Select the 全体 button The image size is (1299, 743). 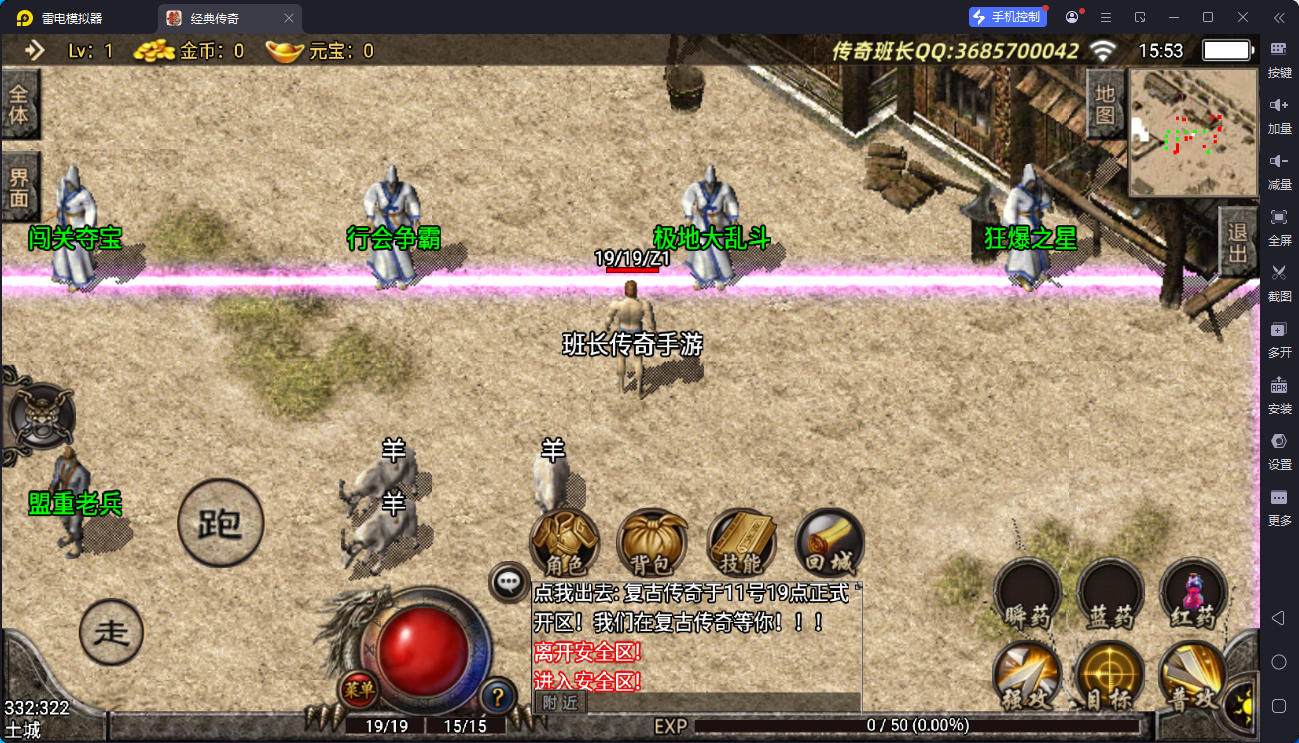[19, 104]
